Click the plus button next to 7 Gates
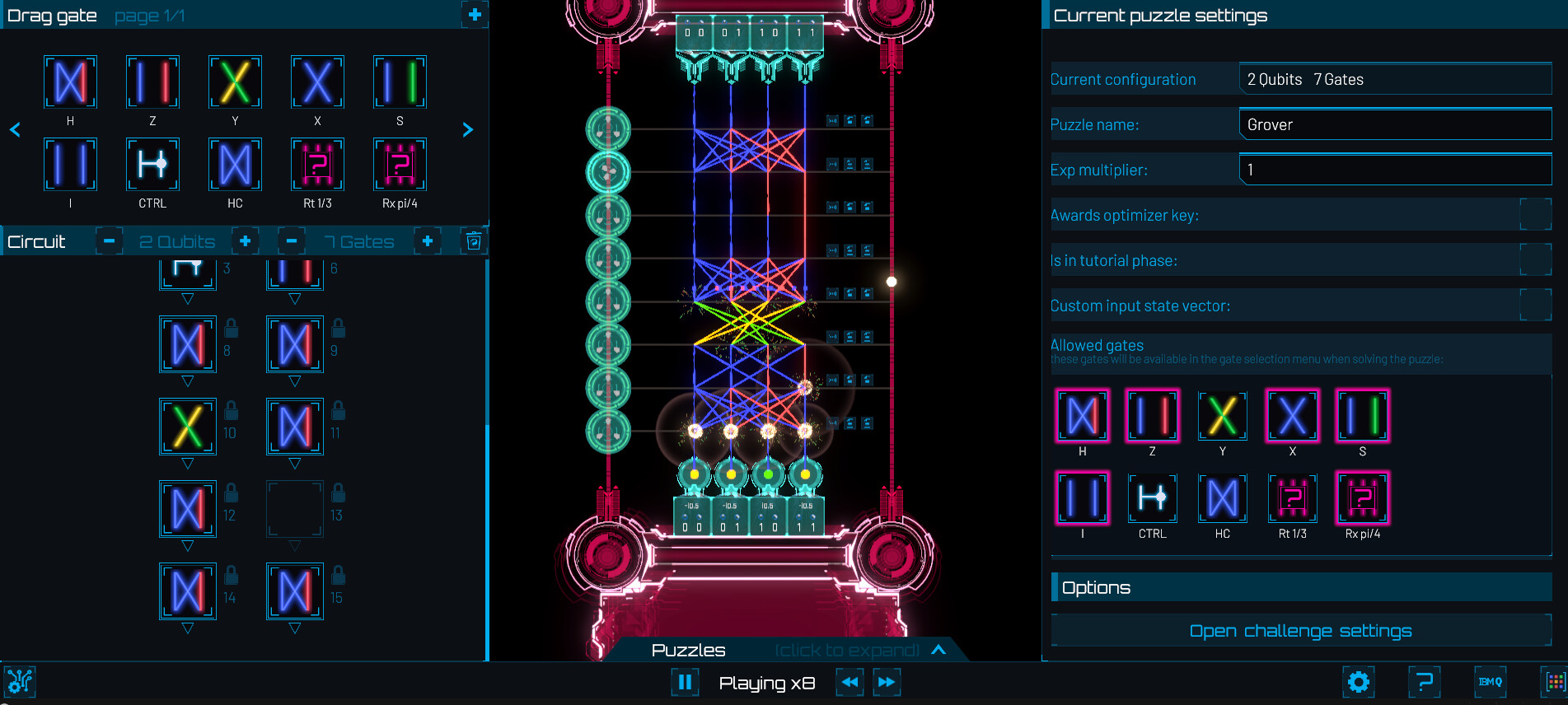 coord(427,240)
